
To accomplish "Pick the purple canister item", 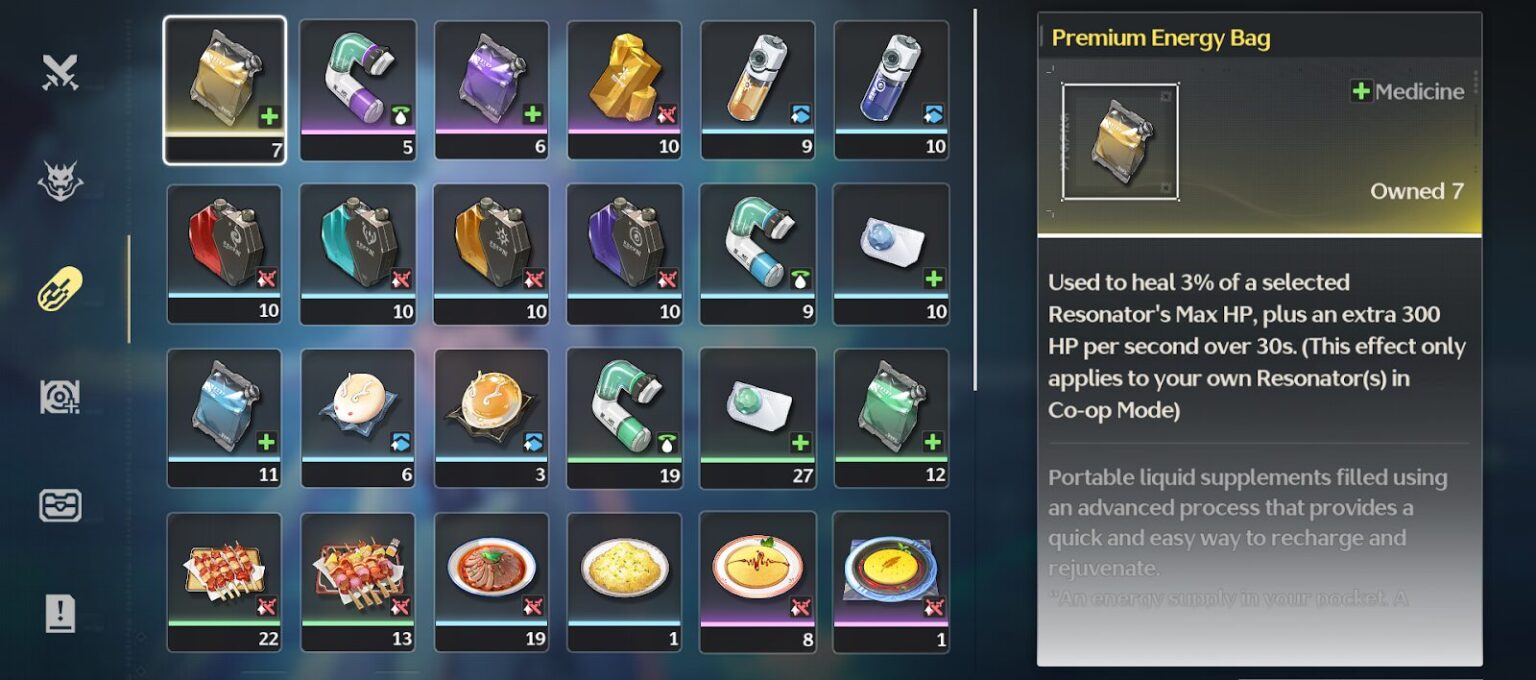I will [624, 252].
